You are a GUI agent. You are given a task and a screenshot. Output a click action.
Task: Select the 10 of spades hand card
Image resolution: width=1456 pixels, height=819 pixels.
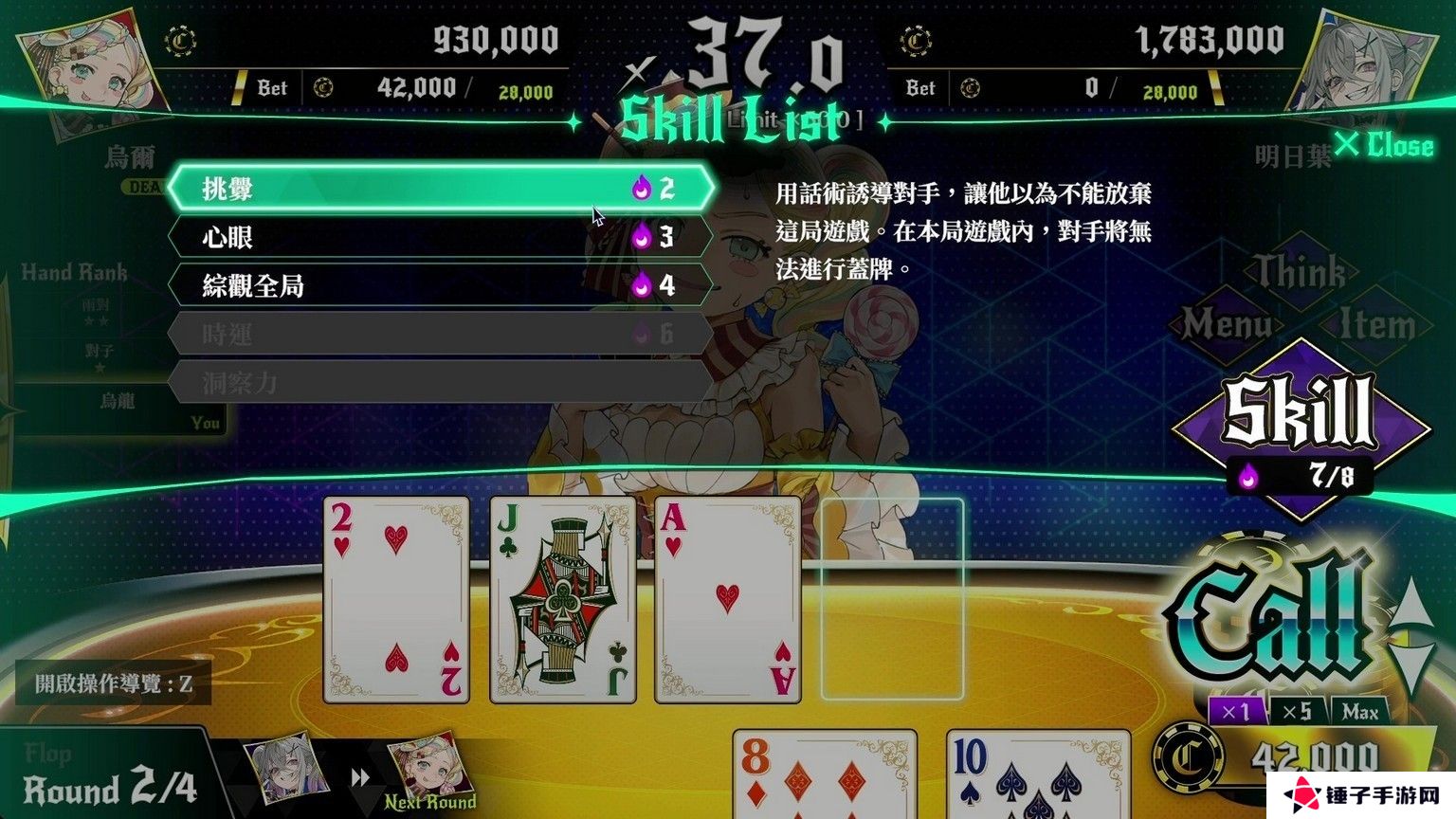(x=1038, y=773)
